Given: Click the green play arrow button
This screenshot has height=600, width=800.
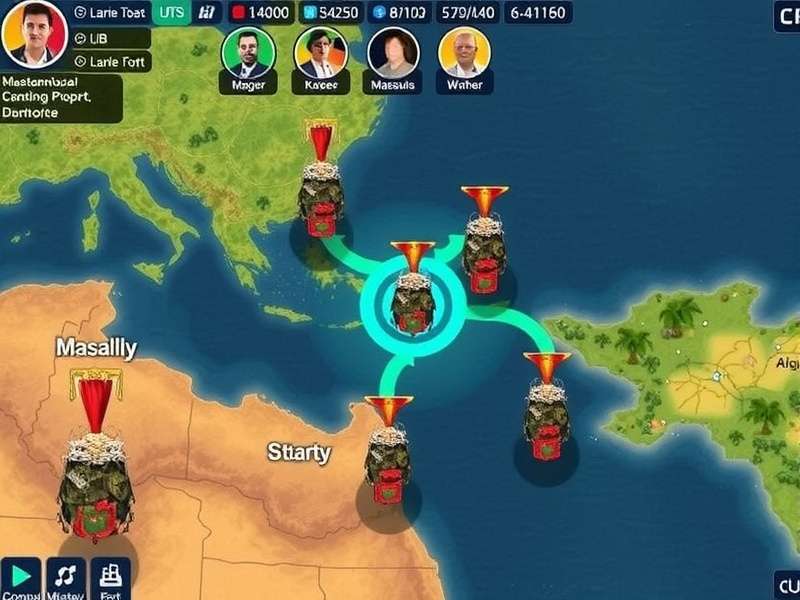Looking at the screenshot, I should (20, 577).
